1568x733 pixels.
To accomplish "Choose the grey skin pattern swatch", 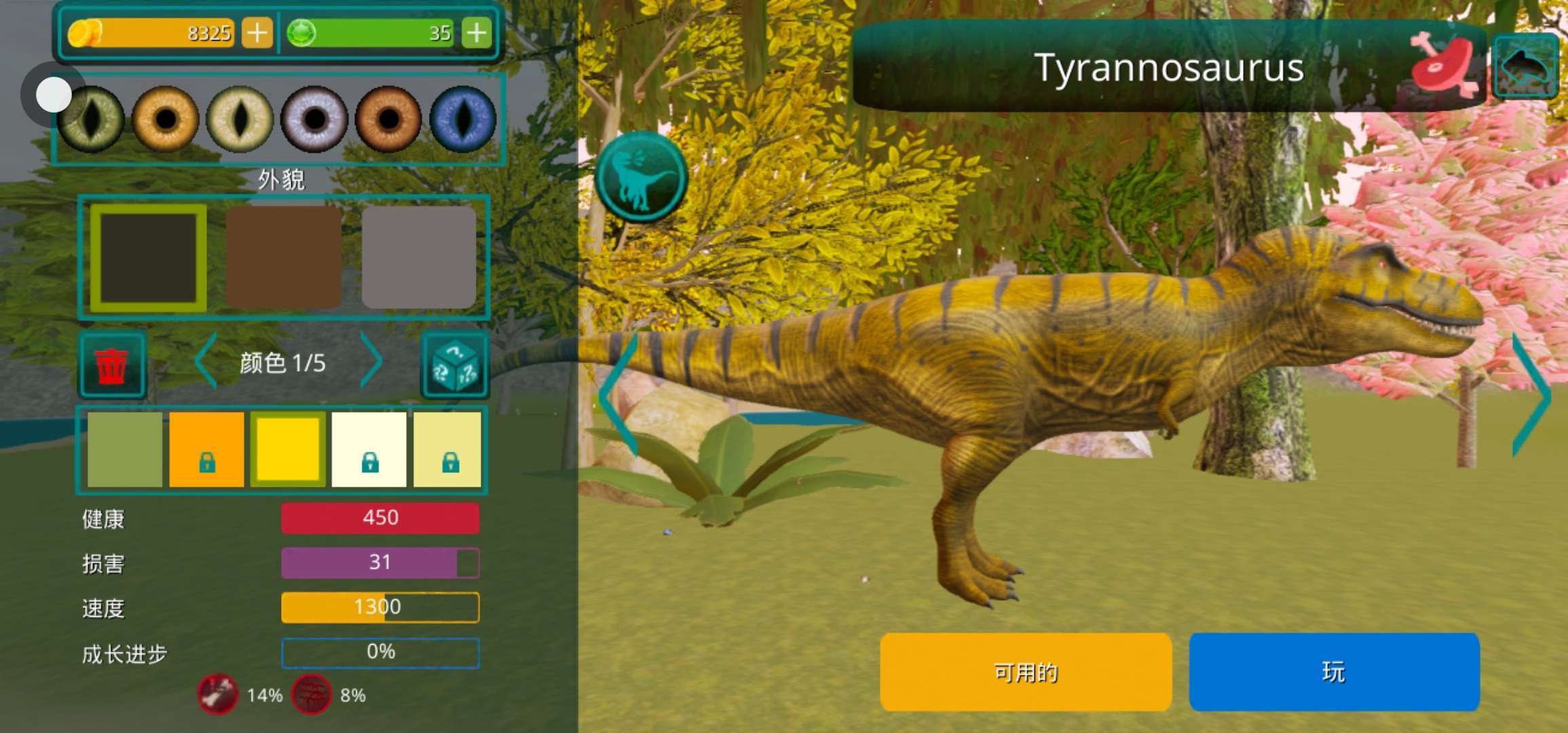I will tap(419, 258).
